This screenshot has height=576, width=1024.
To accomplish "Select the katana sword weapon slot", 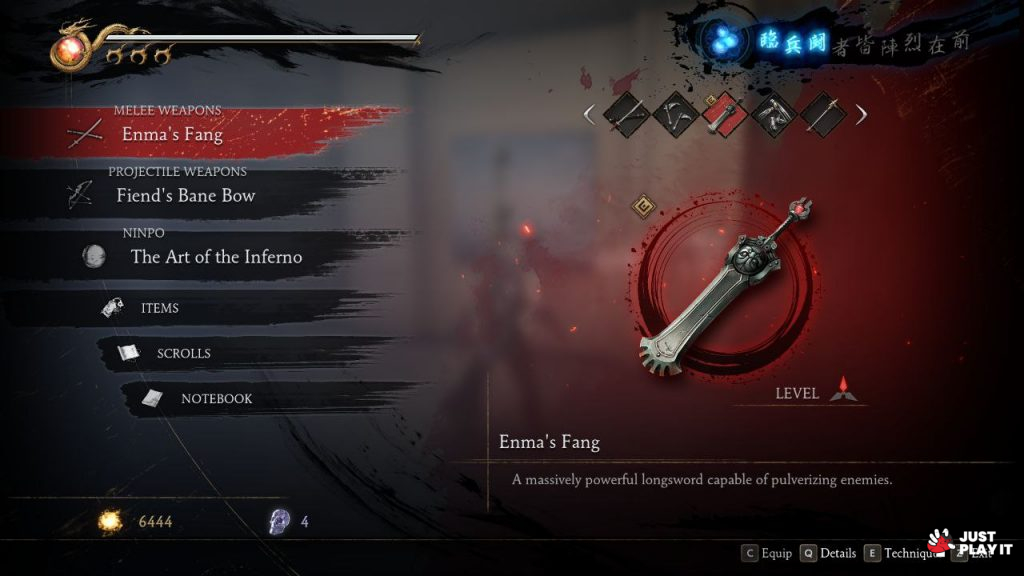I will pos(625,115).
